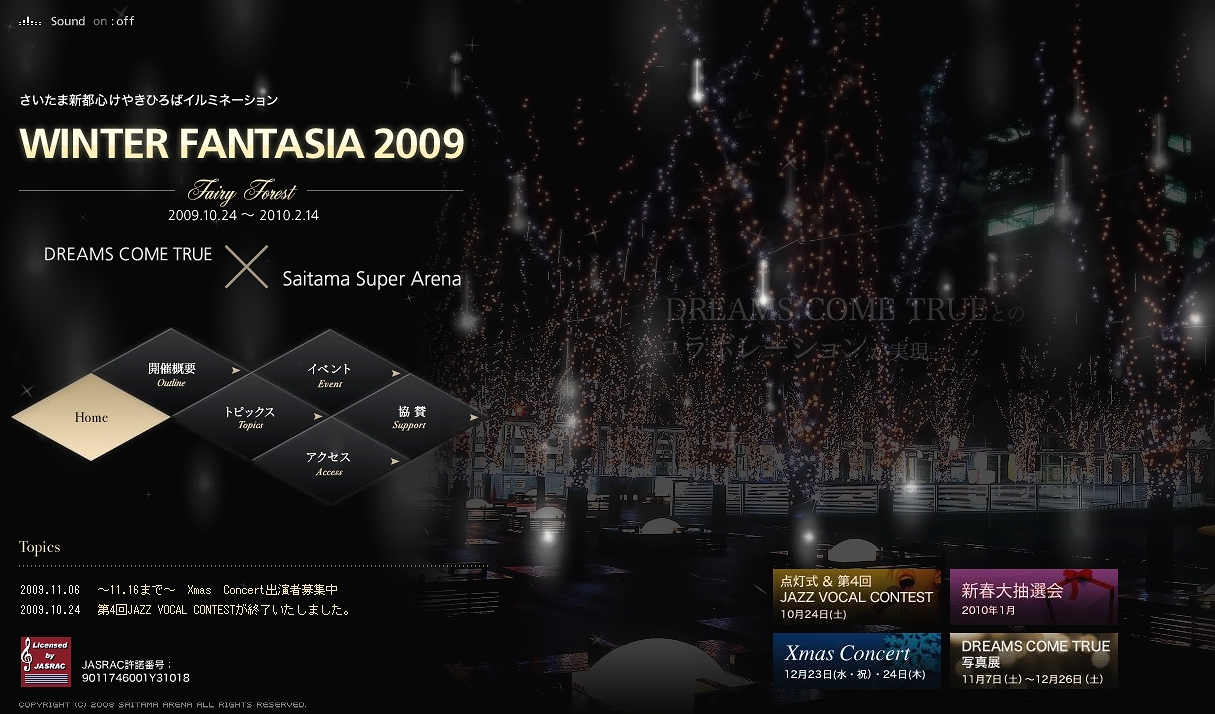Open the JAZZ VOCAL CONTEST finished topic

223,609
